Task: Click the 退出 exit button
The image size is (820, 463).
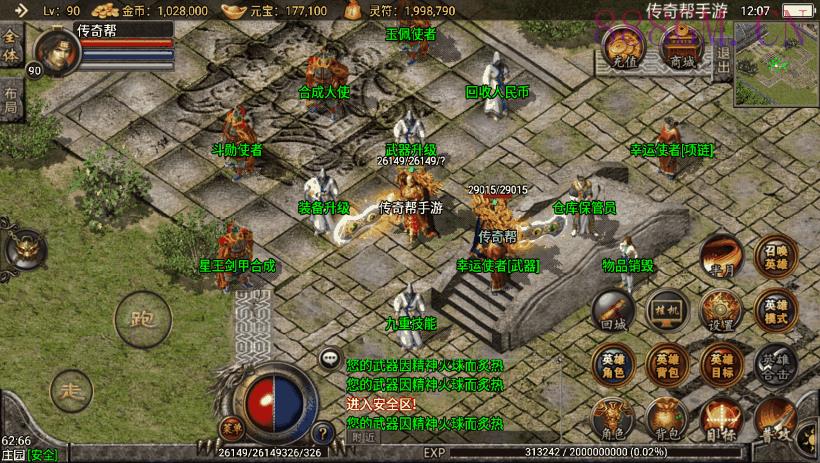Action: [724, 47]
